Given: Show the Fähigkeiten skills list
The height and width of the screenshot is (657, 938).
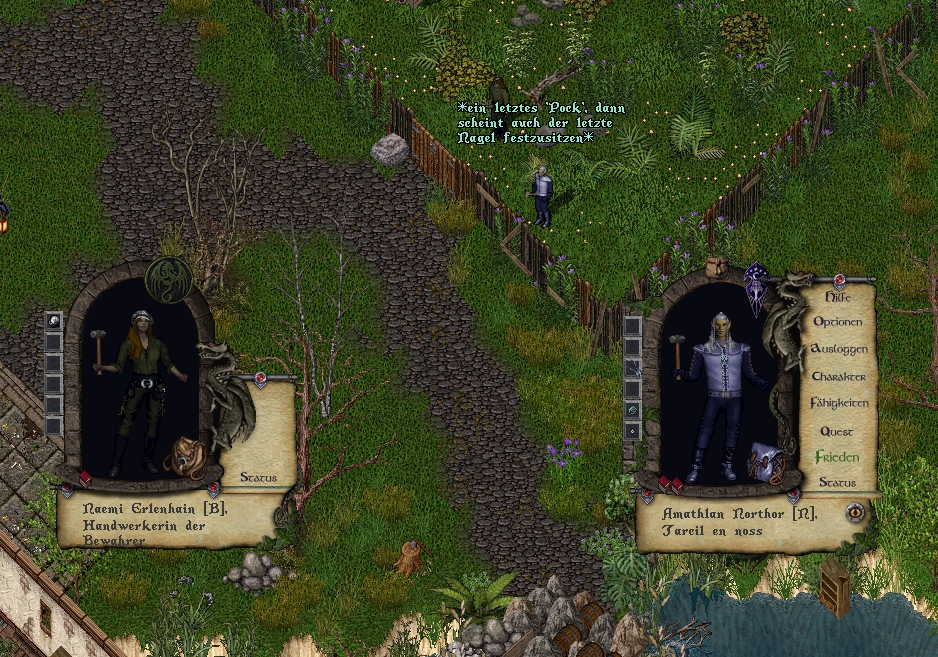Looking at the screenshot, I should click(838, 403).
